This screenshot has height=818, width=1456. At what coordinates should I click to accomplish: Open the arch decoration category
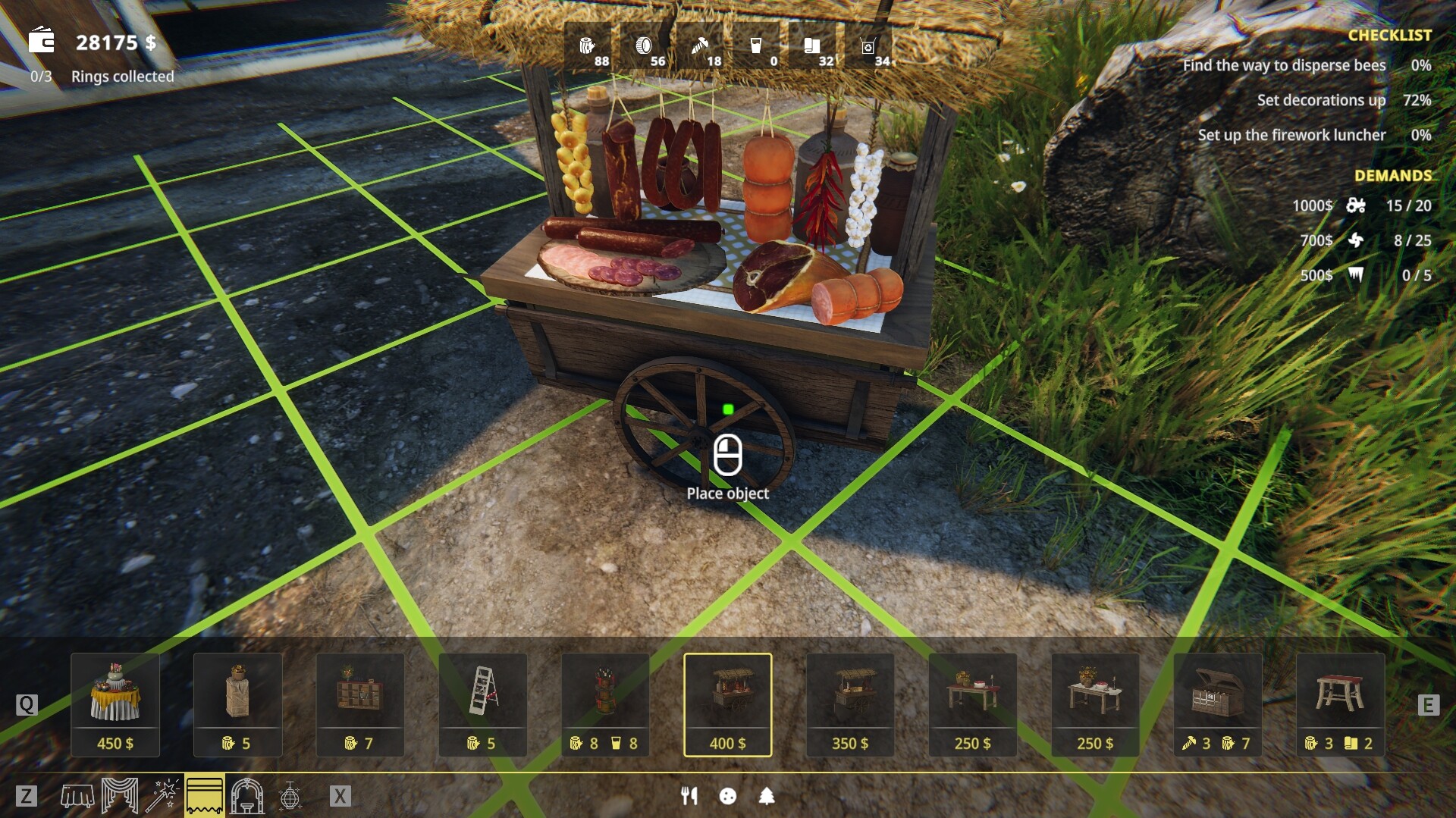(x=246, y=797)
